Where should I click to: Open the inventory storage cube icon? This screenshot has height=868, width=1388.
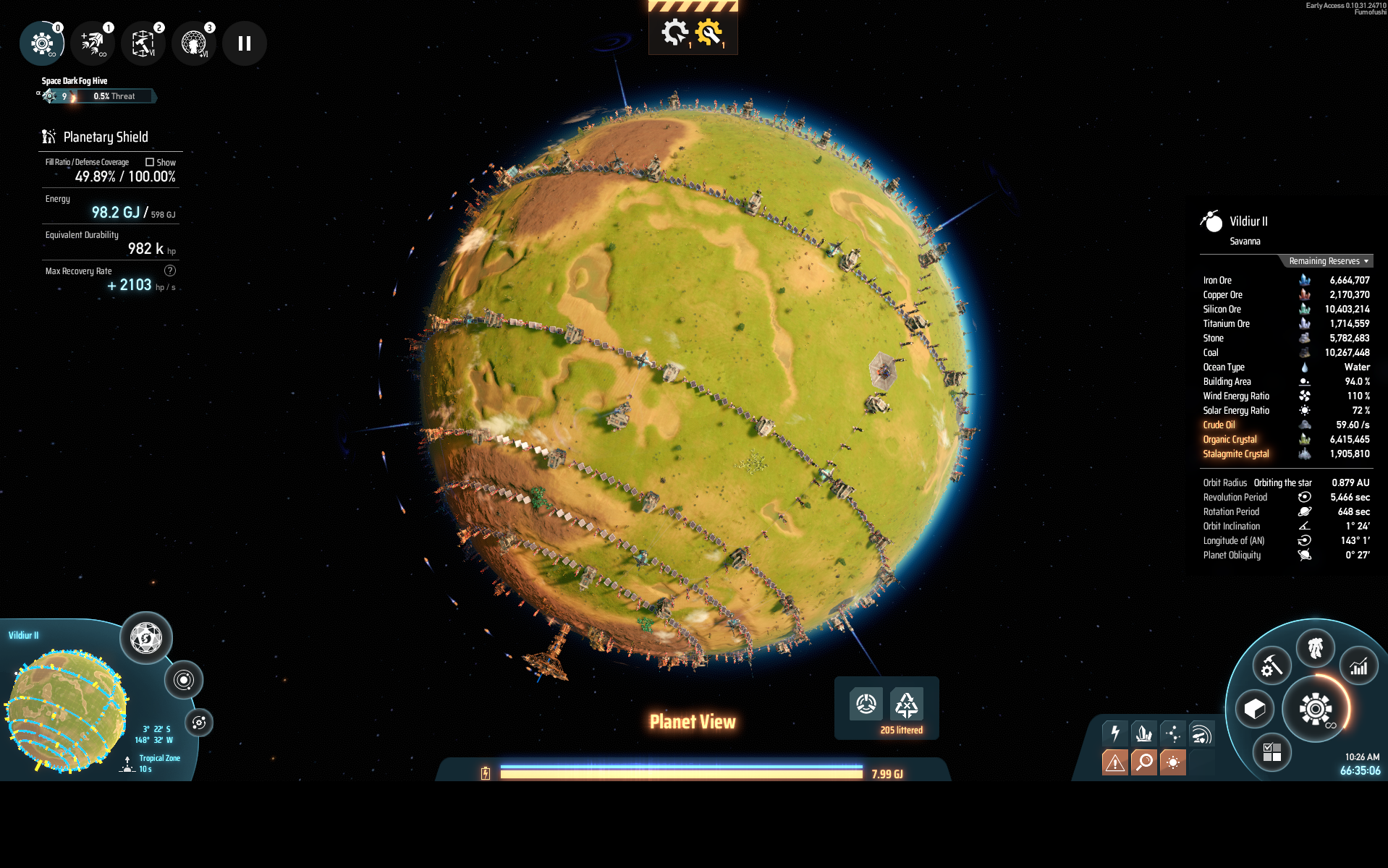coord(1254,710)
